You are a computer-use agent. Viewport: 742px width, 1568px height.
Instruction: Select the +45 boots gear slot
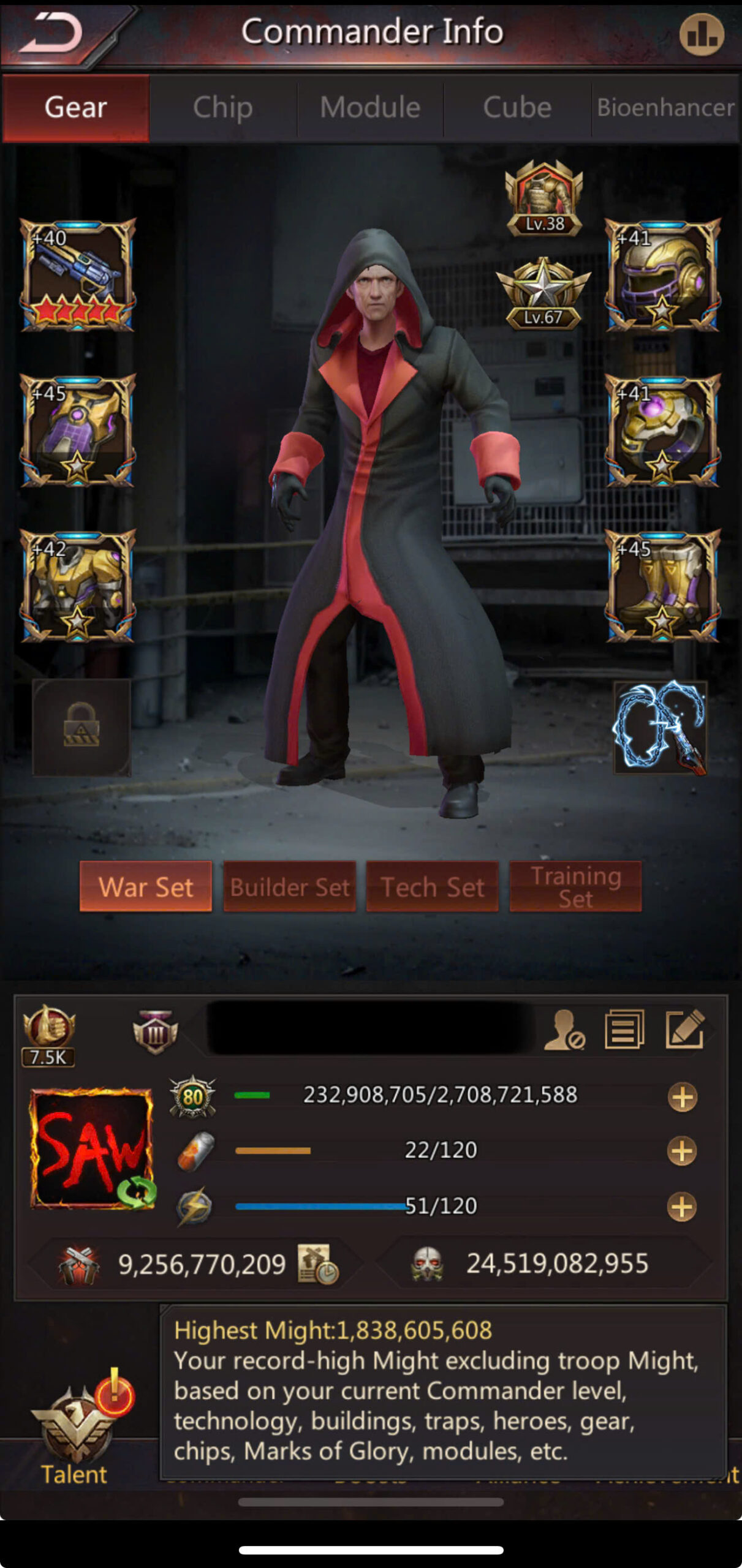[x=662, y=586]
